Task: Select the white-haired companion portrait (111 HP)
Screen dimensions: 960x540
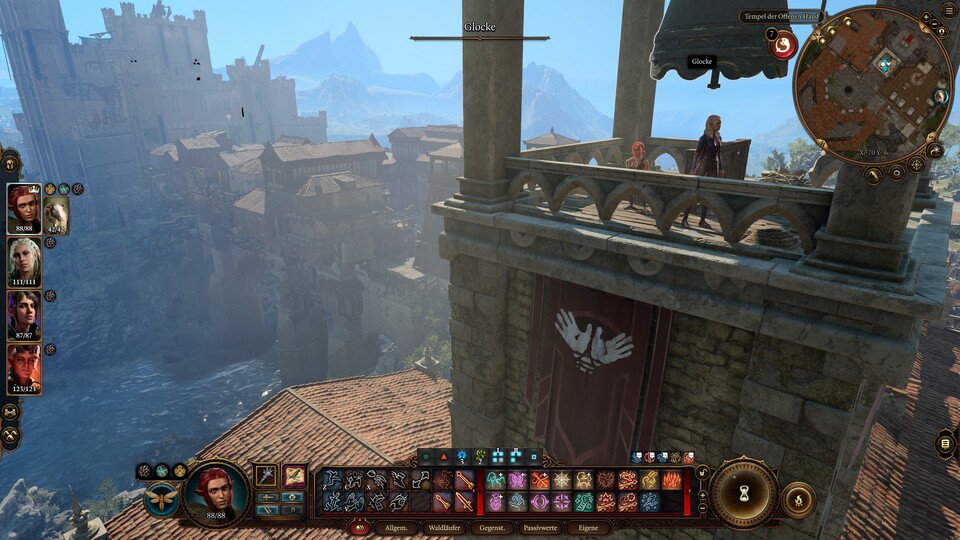Action: click(x=23, y=262)
